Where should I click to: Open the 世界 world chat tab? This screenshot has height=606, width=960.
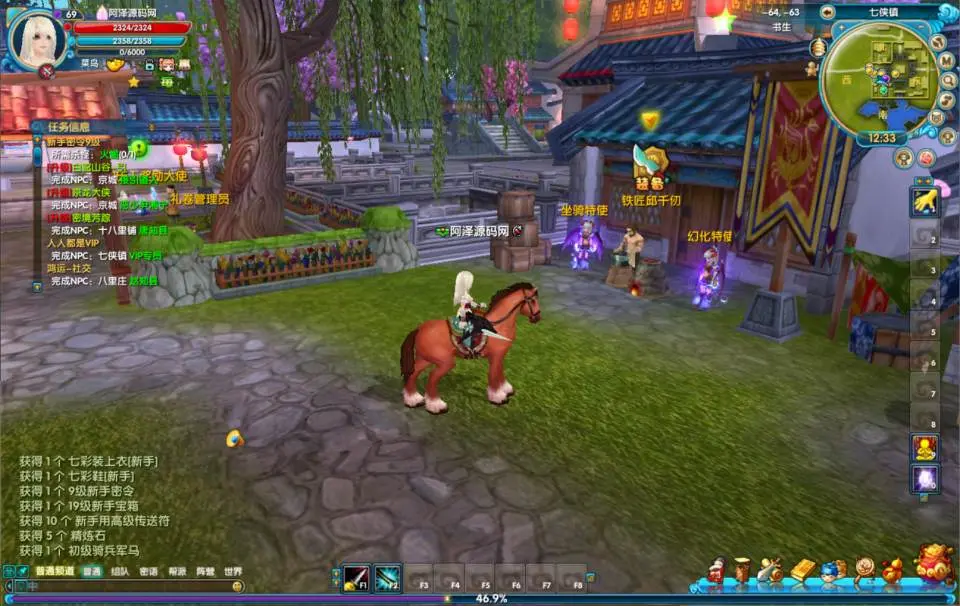click(x=233, y=572)
